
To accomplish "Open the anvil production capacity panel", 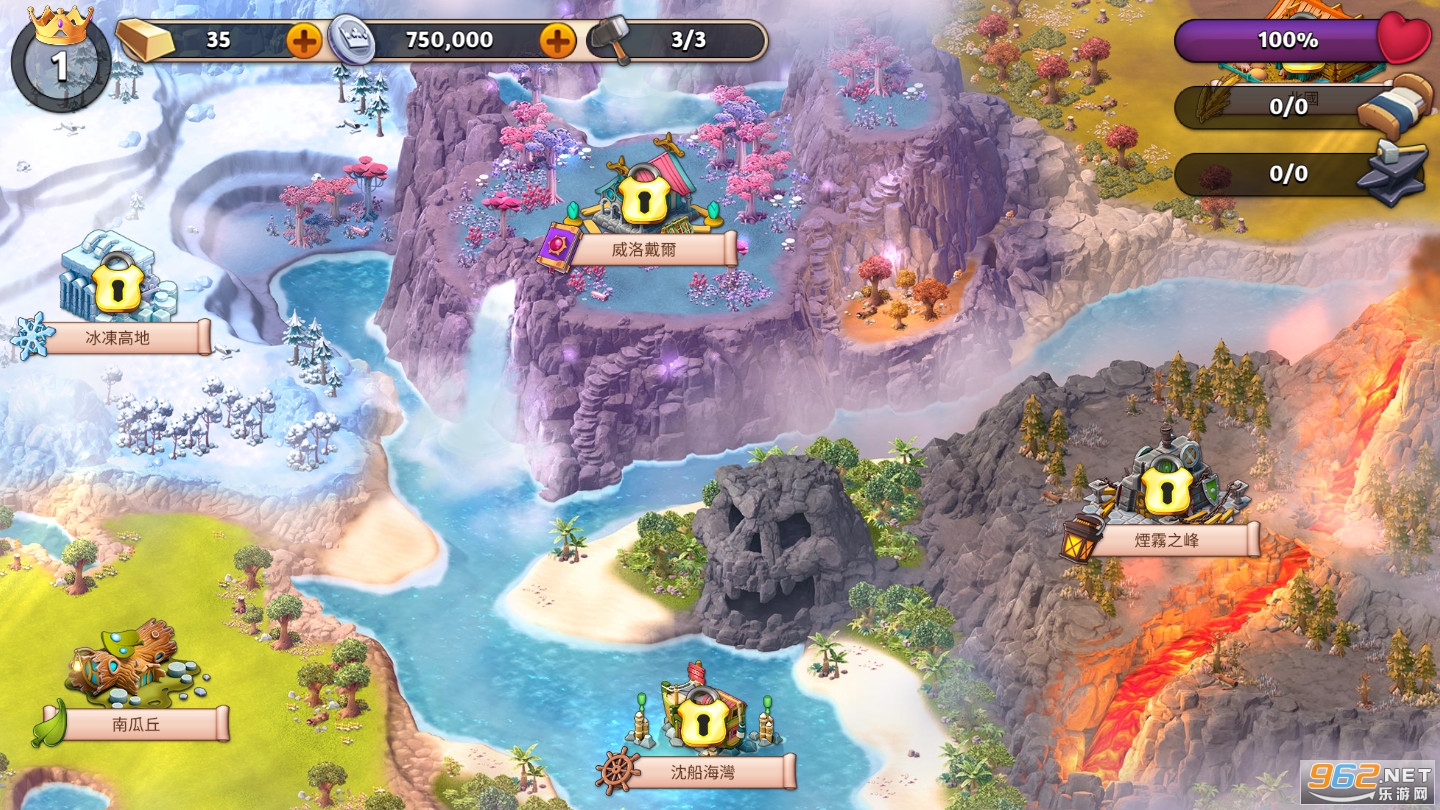I will pyautogui.click(x=1300, y=174).
